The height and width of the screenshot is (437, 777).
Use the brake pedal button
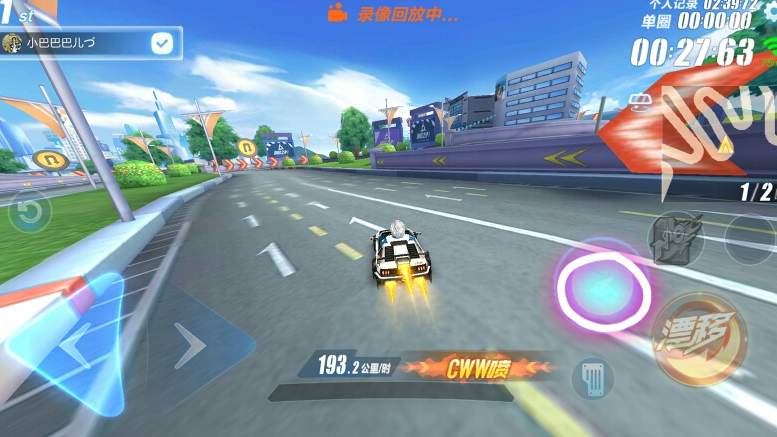(592, 378)
